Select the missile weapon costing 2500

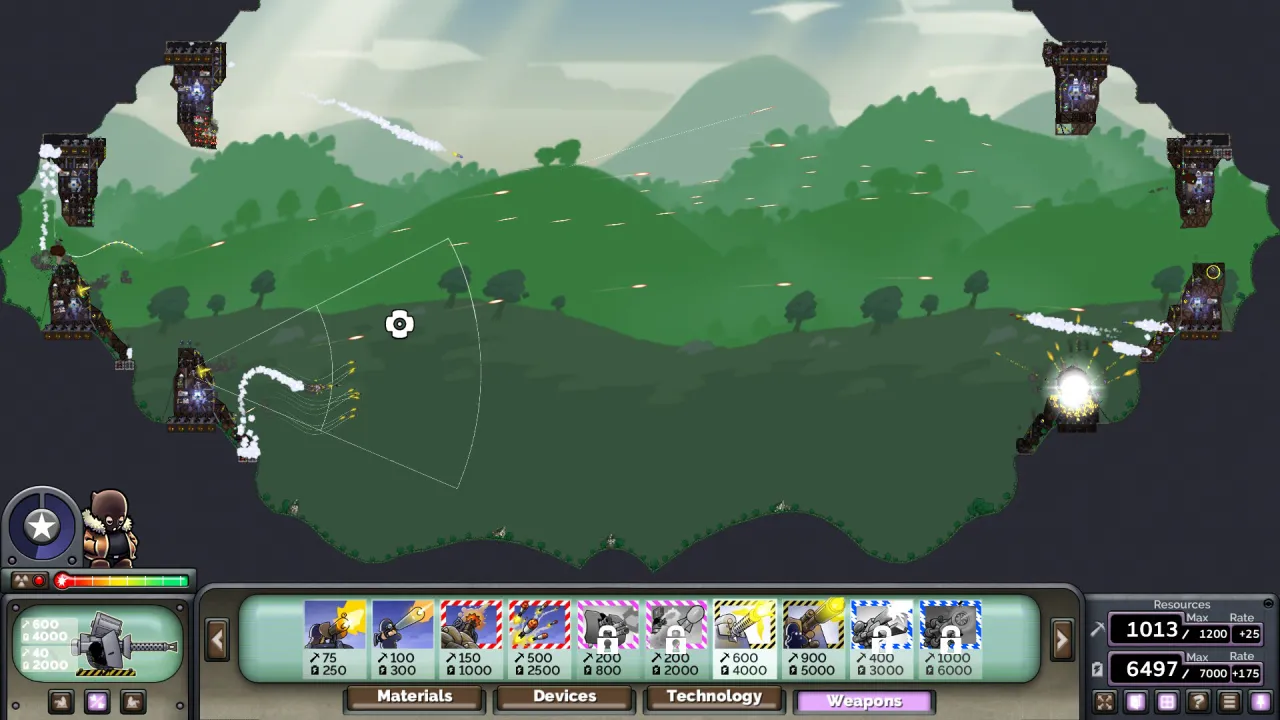[539, 630]
